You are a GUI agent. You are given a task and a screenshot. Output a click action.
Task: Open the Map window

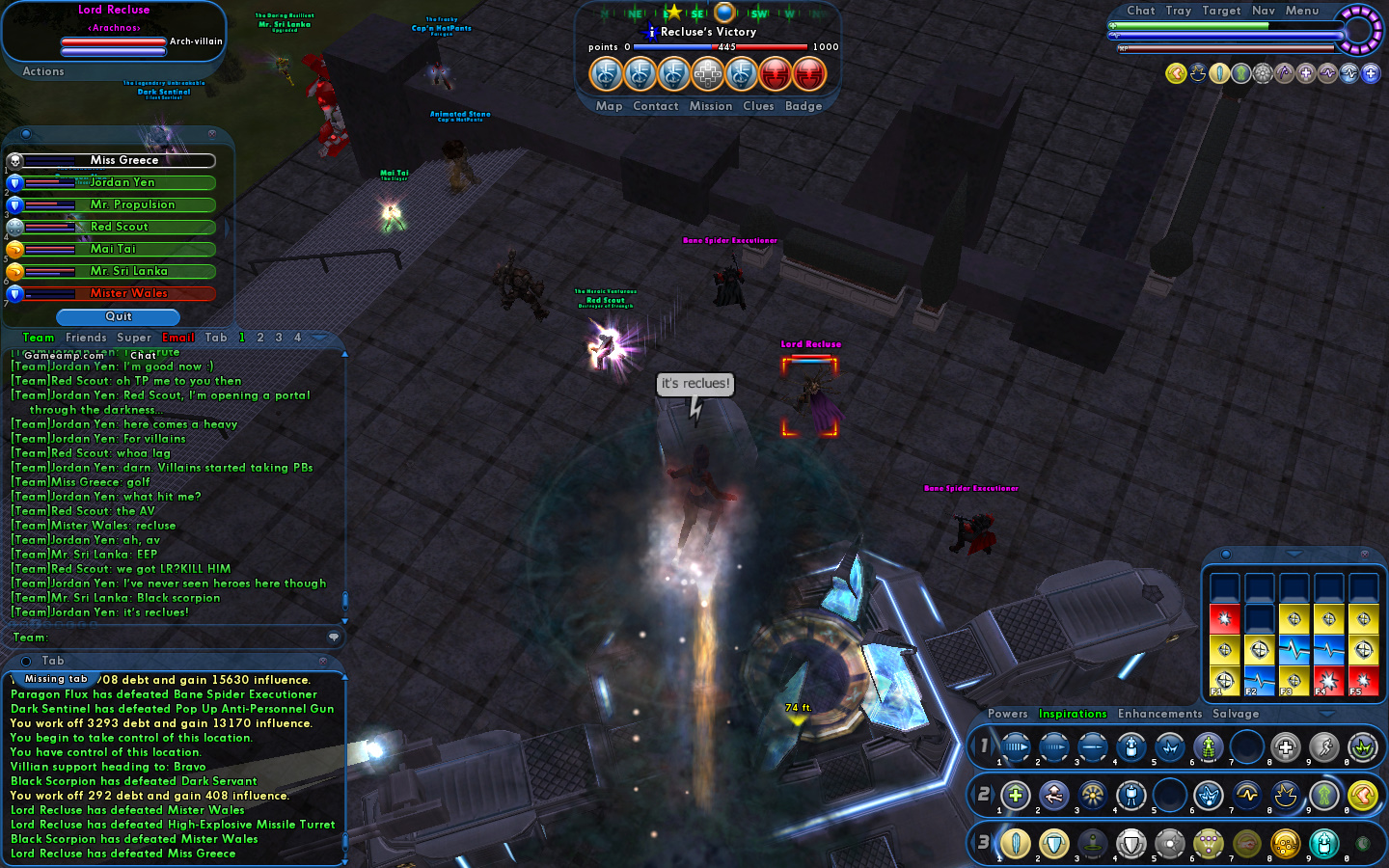click(x=609, y=106)
